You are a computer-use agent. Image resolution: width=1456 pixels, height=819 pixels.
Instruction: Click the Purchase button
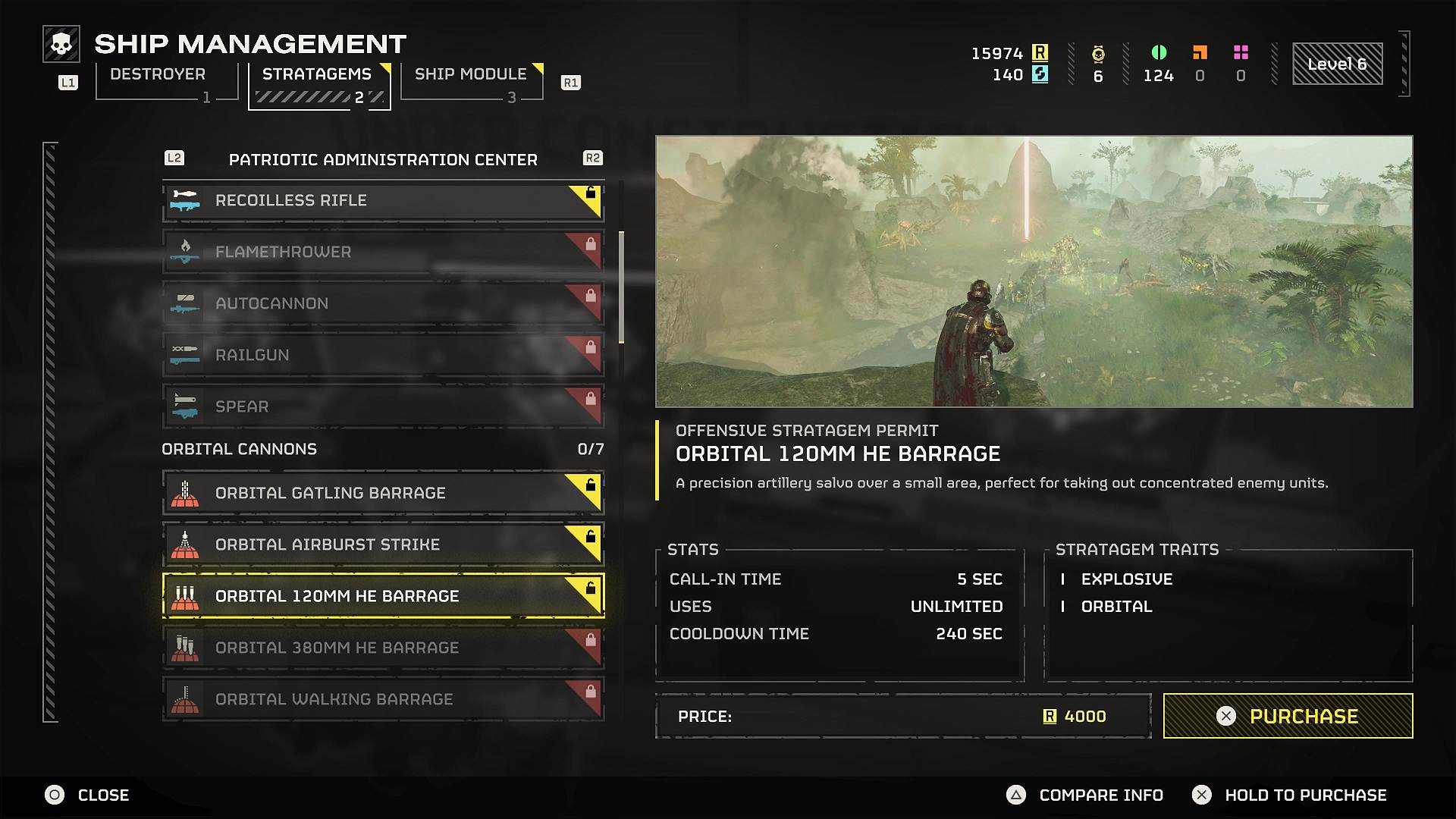tap(1287, 715)
